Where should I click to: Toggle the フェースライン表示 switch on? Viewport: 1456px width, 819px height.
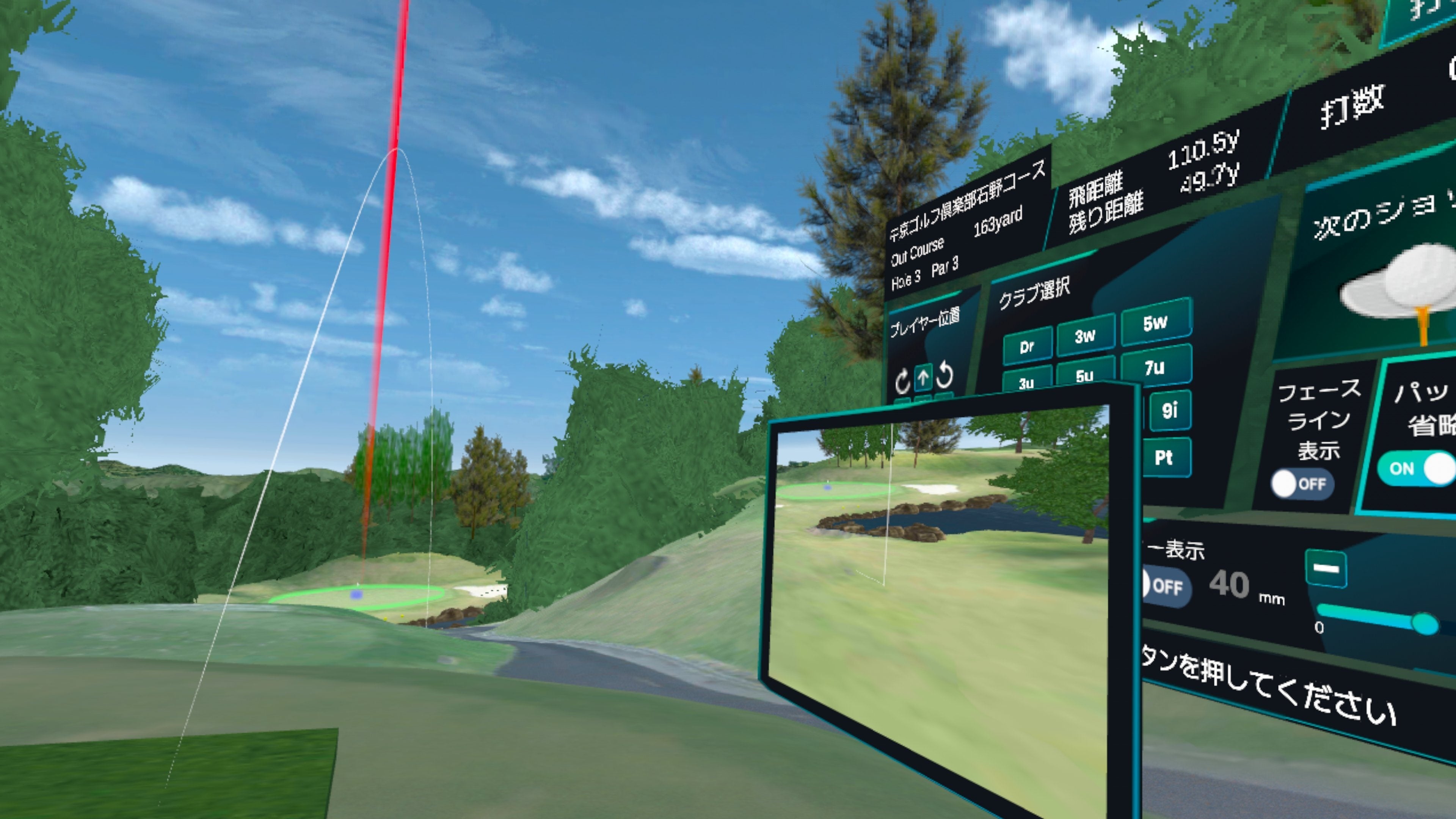pyautogui.click(x=1301, y=484)
